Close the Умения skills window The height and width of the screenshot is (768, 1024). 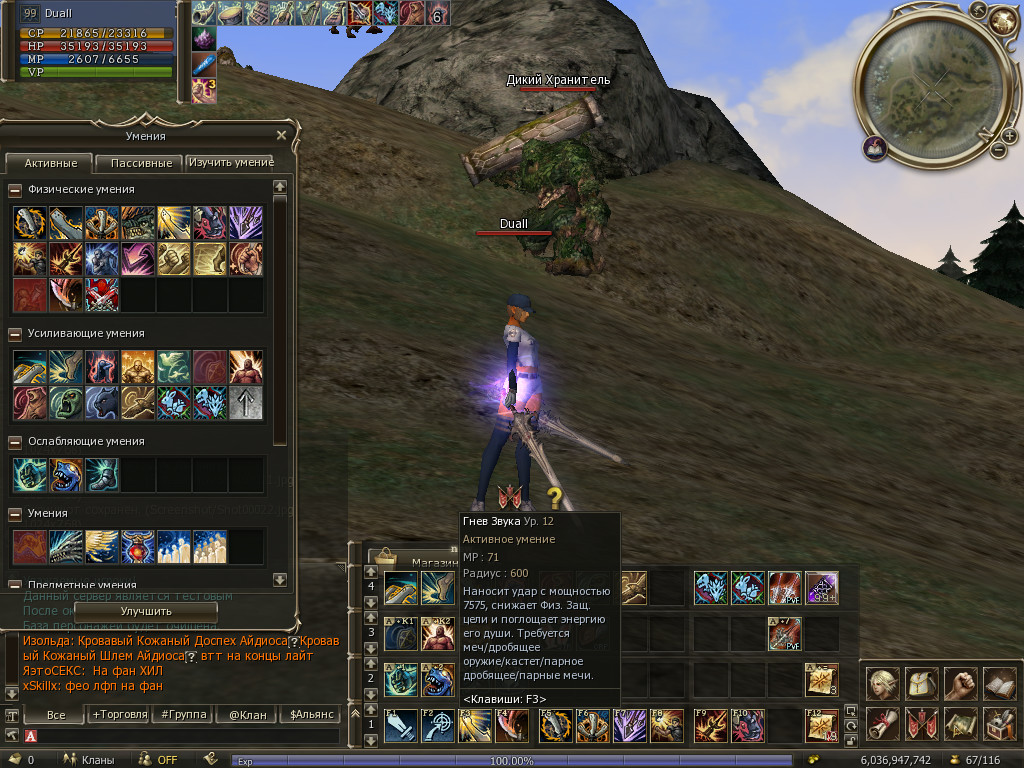click(x=281, y=135)
